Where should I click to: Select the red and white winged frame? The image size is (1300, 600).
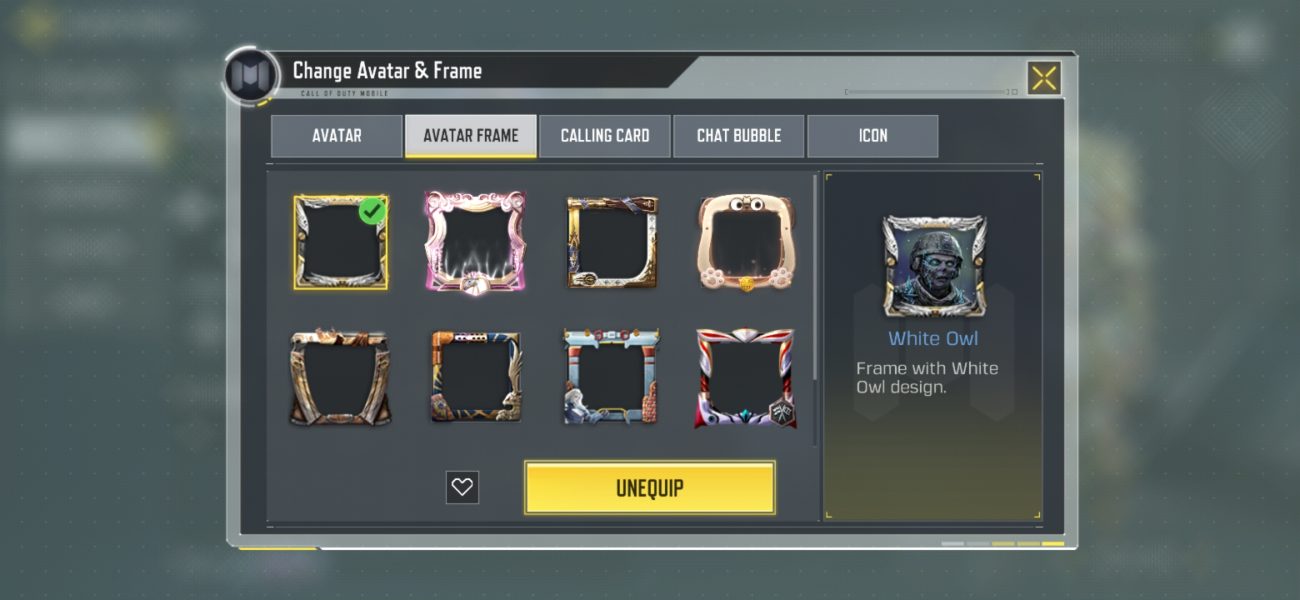(x=745, y=377)
